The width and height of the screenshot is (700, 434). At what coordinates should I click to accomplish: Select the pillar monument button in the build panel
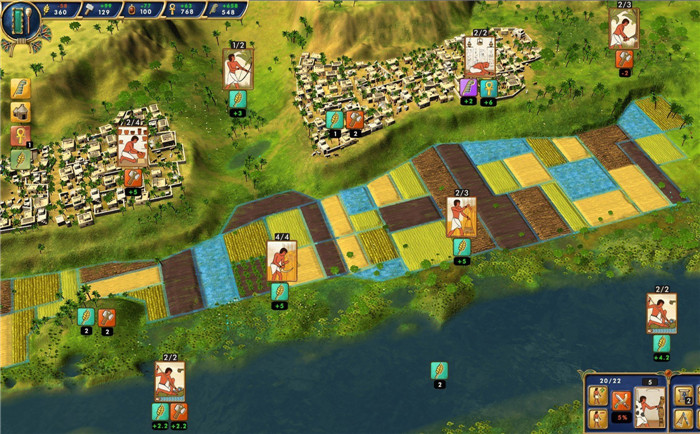point(684,397)
